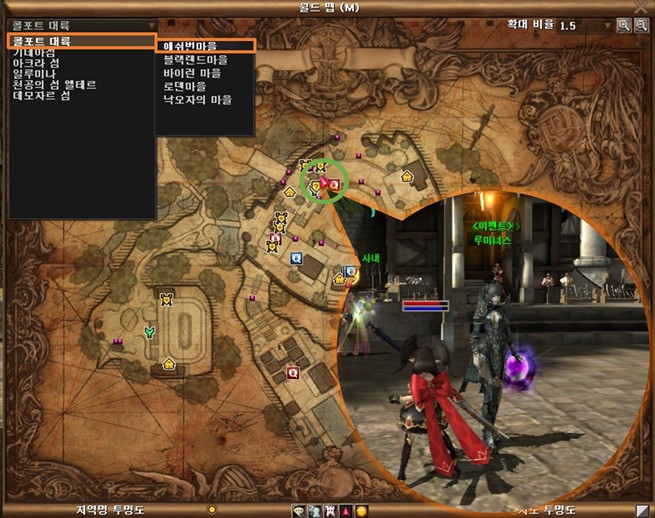Toggle the gold coin map filter
Screen dimensions: 655x518
click(x=361, y=510)
